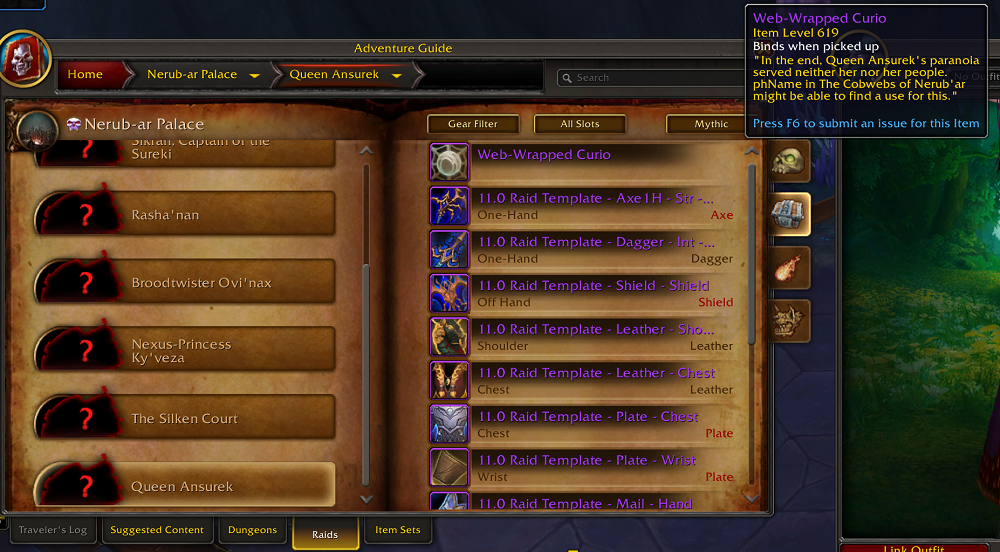Open the Nerub-ar Palace breadcrumb dropdown

pyautogui.click(x=255, y=76)
